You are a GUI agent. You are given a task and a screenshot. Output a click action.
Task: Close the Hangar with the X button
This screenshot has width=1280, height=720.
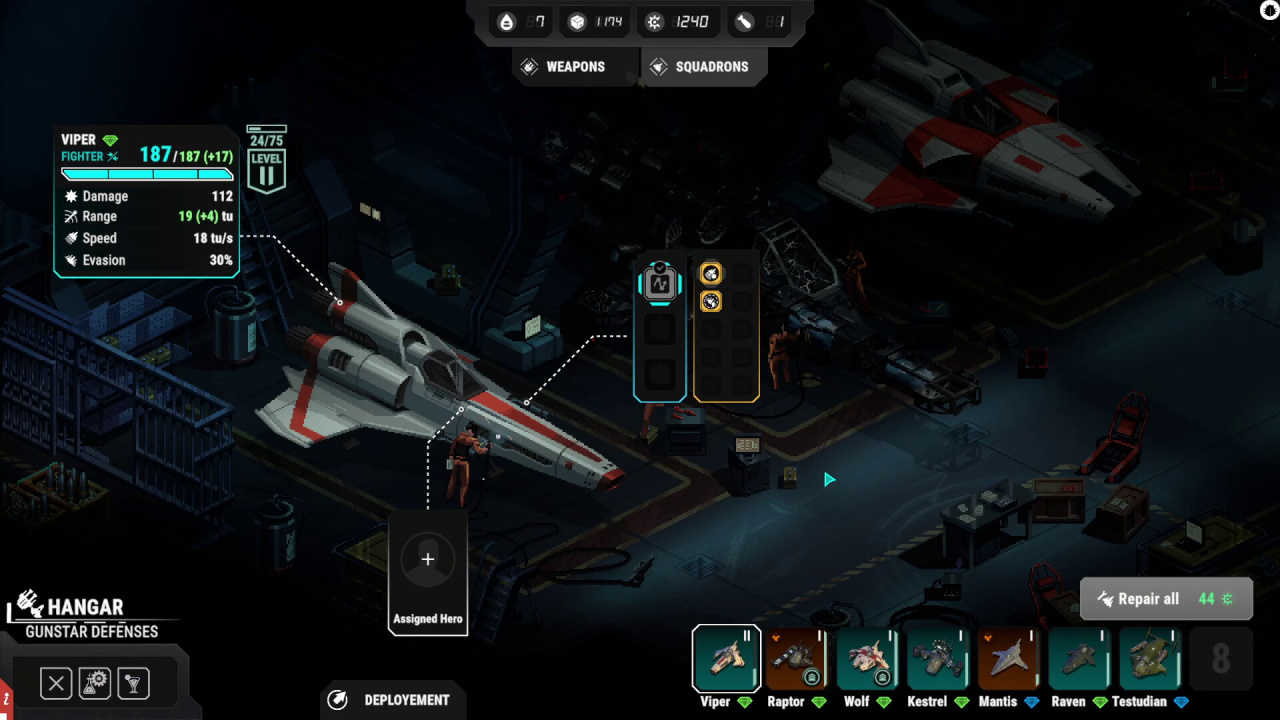(x=56, y=684)
